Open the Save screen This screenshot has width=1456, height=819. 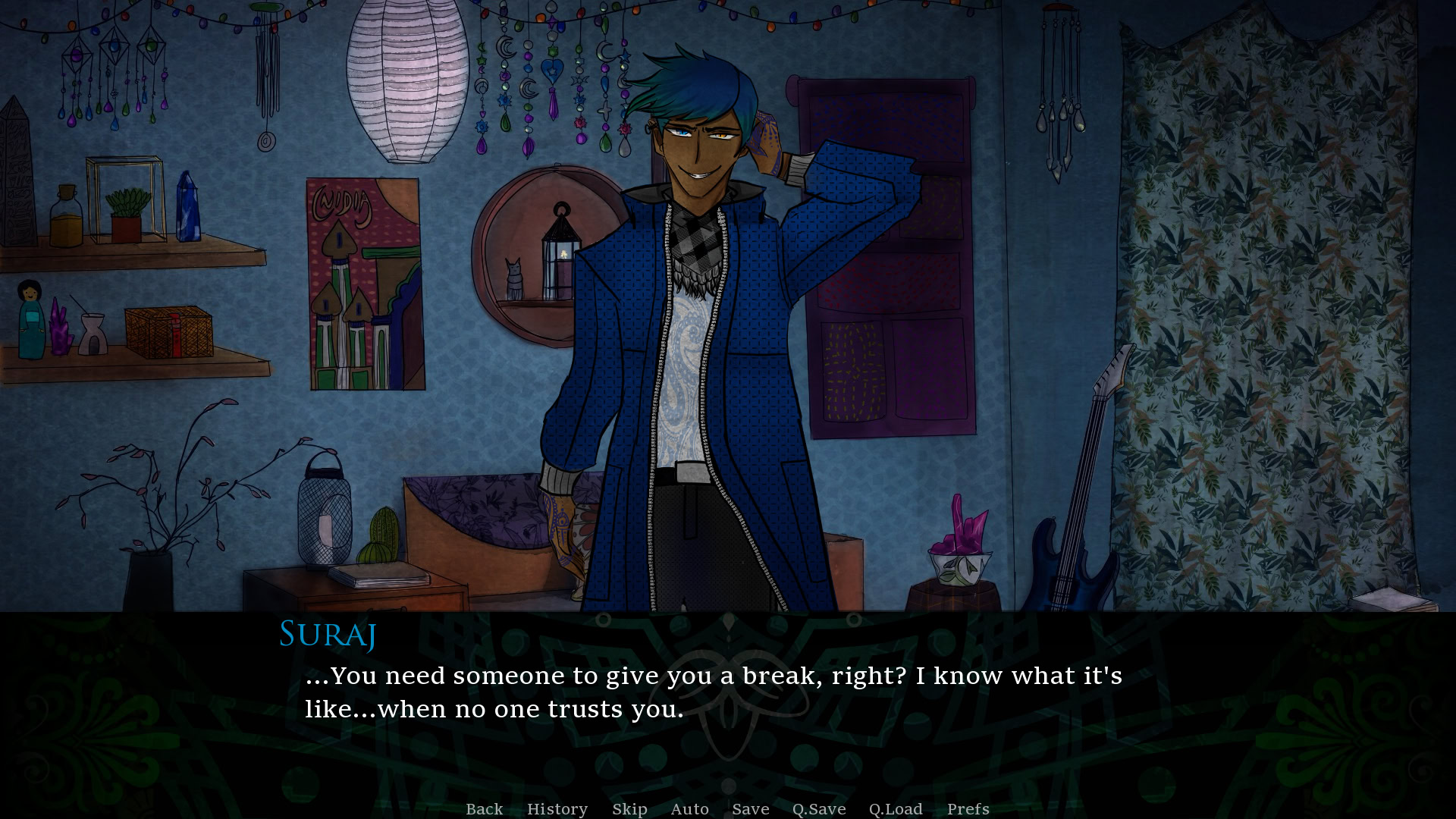pos(750,809)
